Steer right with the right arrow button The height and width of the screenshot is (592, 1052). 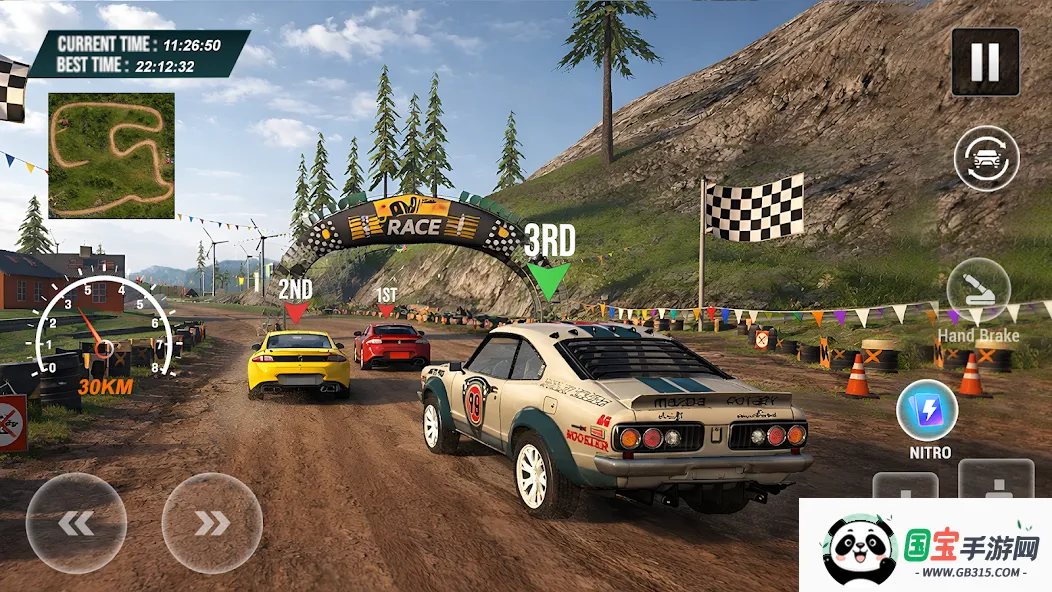[212, 523]
